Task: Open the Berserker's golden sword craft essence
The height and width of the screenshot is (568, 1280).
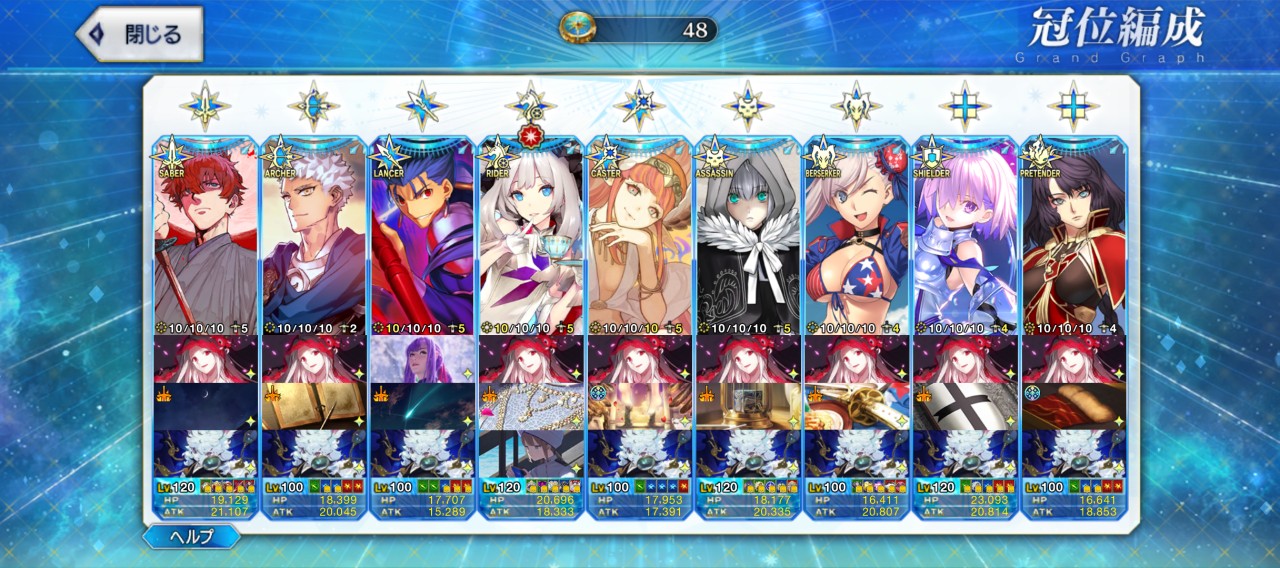Action: (x=855, y=406)
